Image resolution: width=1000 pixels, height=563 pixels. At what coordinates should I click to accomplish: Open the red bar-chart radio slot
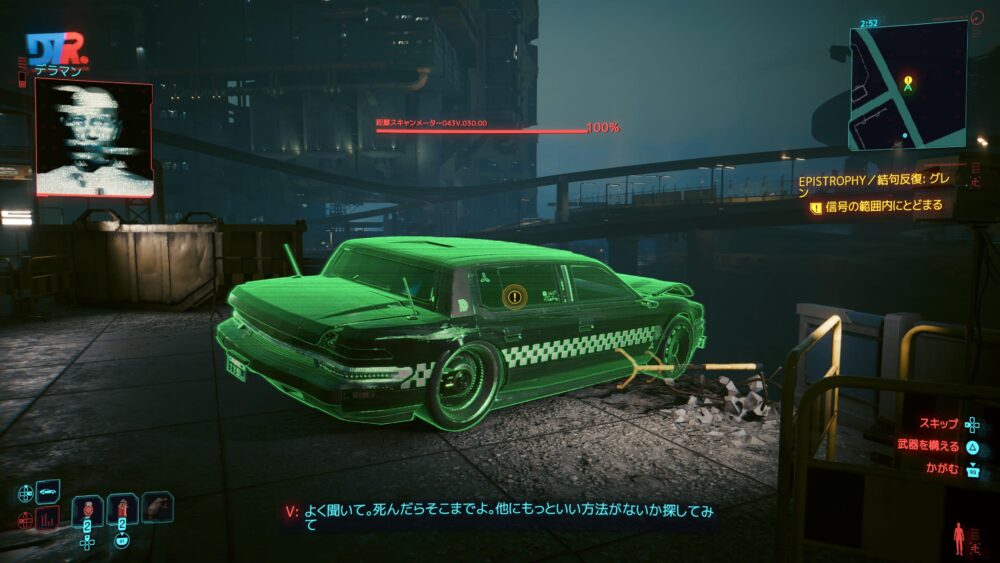(x=48, y=518)
